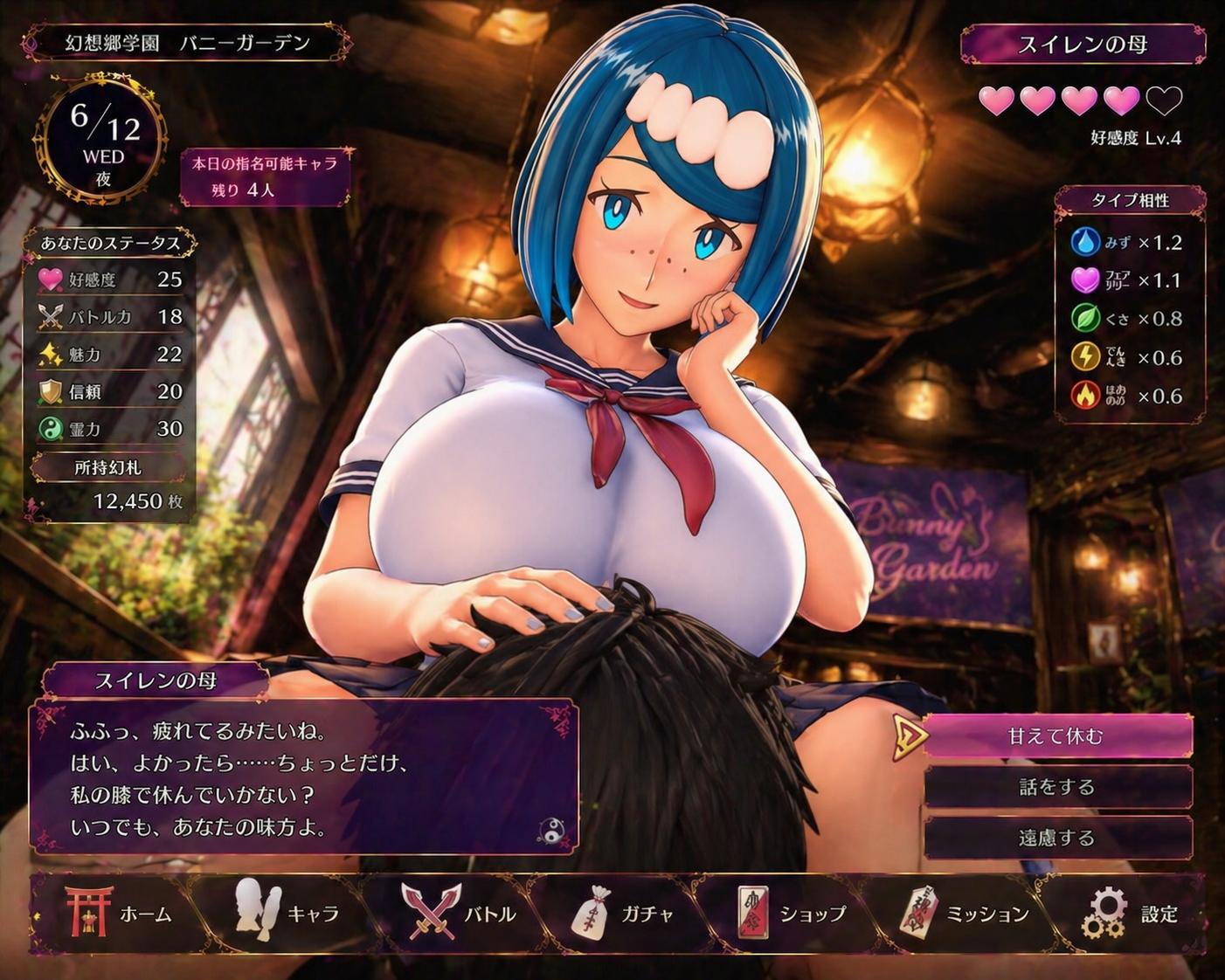Screen dimensions: 1225x980
Task: Visit the ショップ menu
Action: (792, 914)
